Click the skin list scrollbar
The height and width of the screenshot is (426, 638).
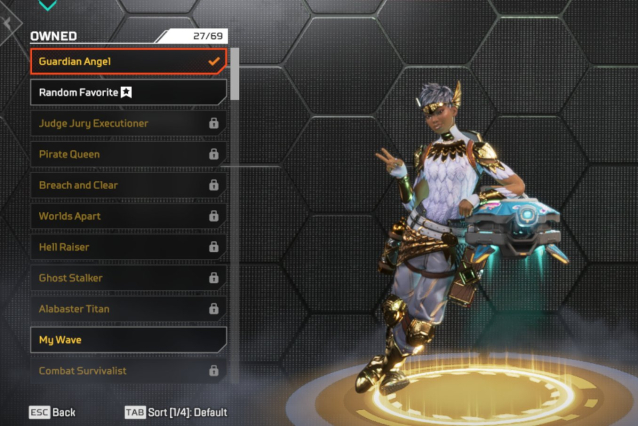(235, 75)
